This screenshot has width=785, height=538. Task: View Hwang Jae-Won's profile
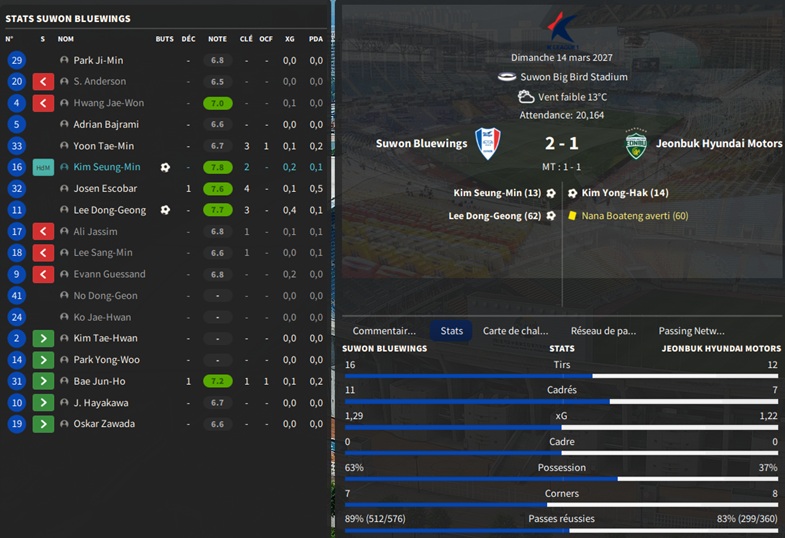tap(109, 103)
